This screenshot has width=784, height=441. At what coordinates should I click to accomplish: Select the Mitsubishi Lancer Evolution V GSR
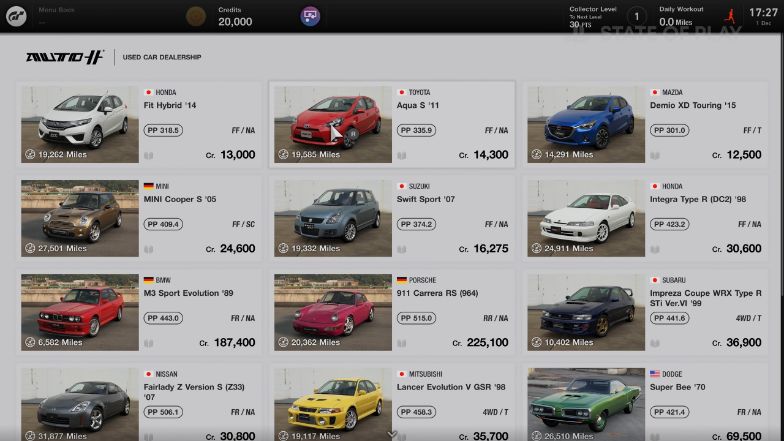tap(392, 402)
